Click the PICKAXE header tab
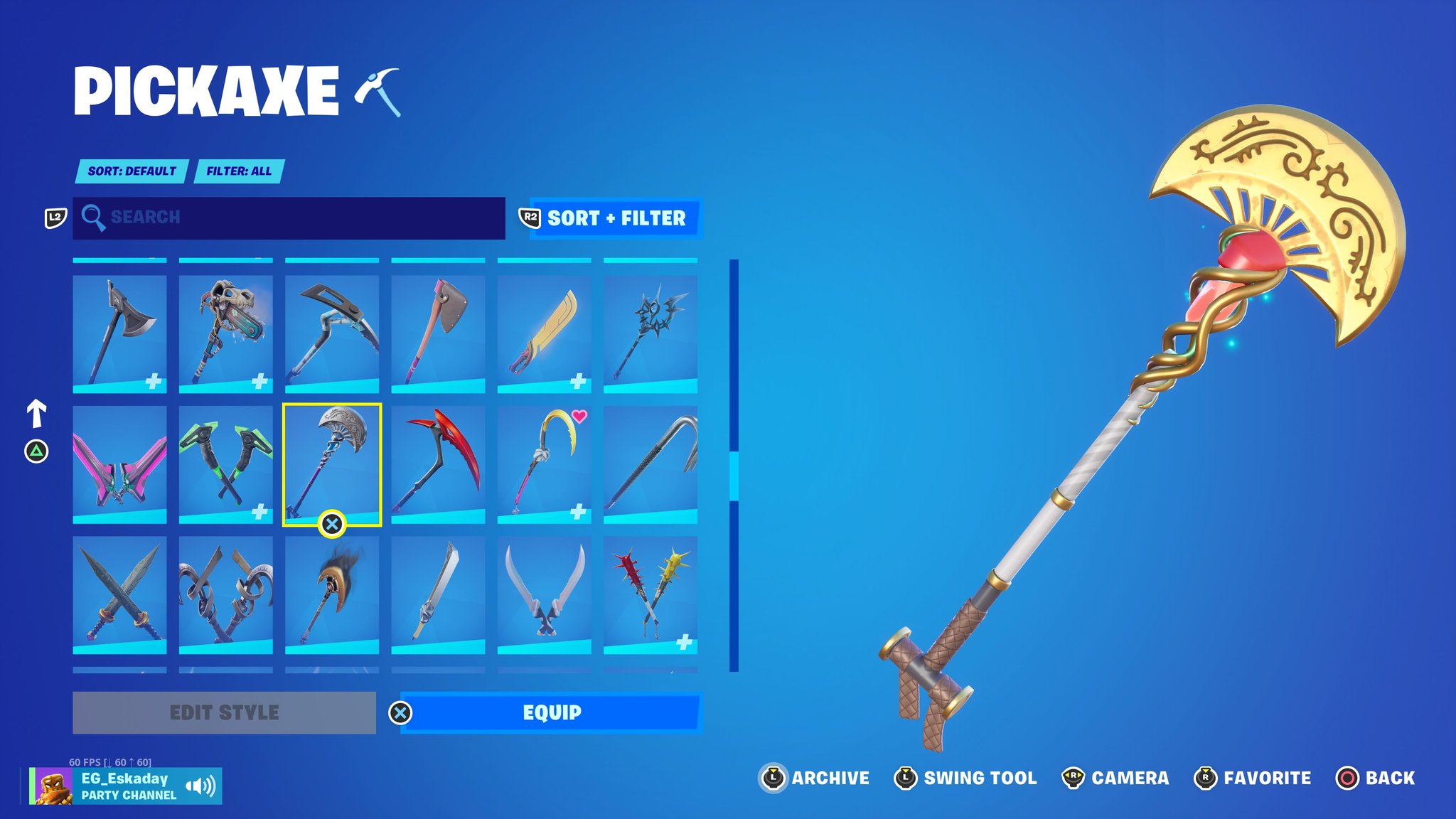This screenshot has height=819, width=1456. click(x=206, y=89)
